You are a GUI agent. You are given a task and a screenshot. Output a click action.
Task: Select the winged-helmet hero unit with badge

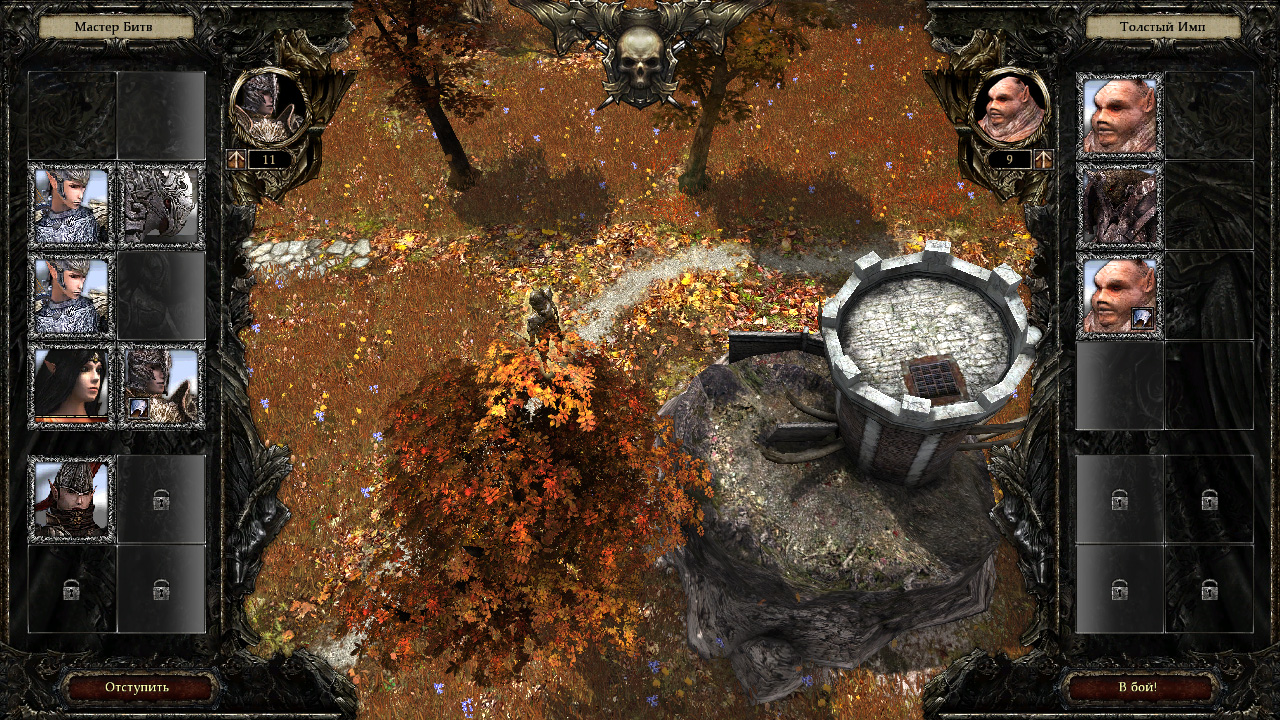(161, 387)
